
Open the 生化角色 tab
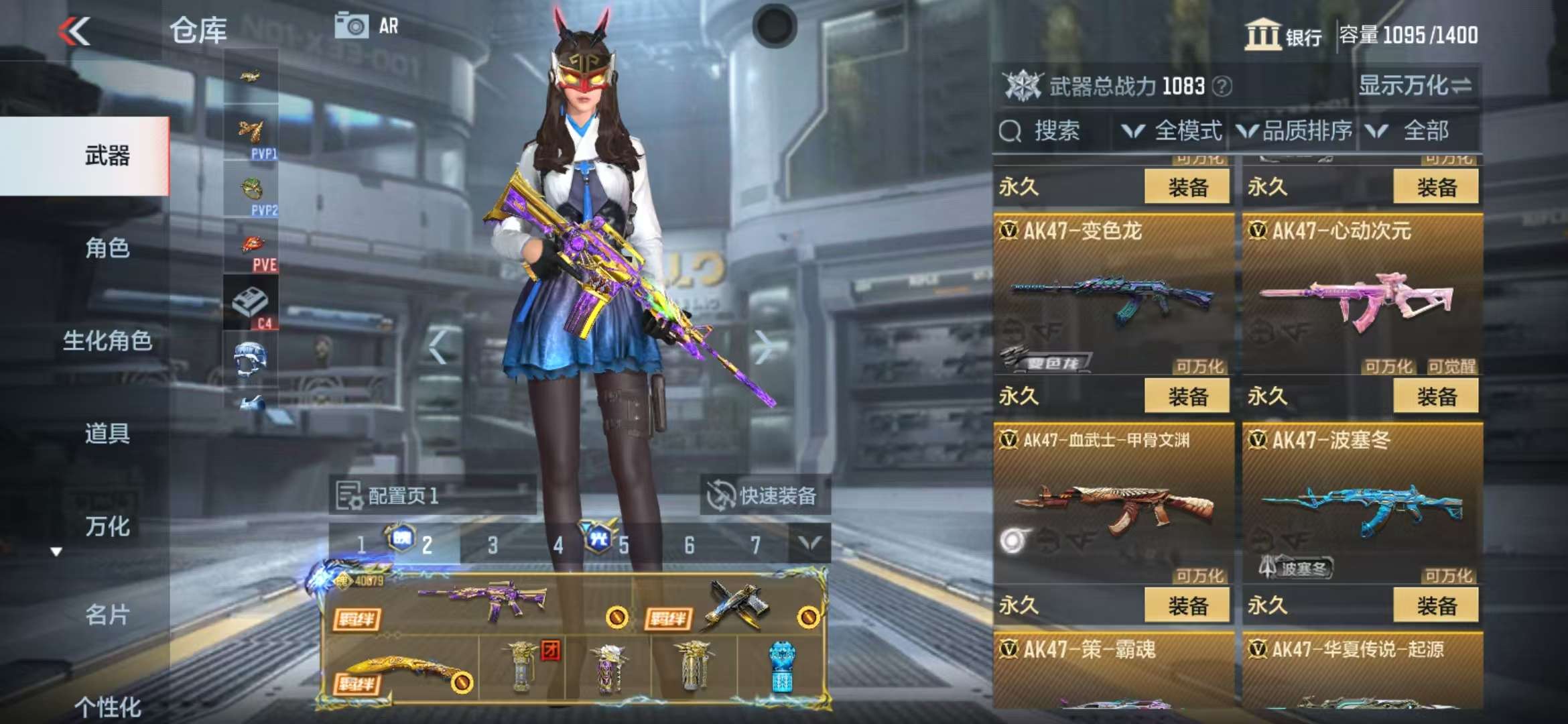point(107,341)
